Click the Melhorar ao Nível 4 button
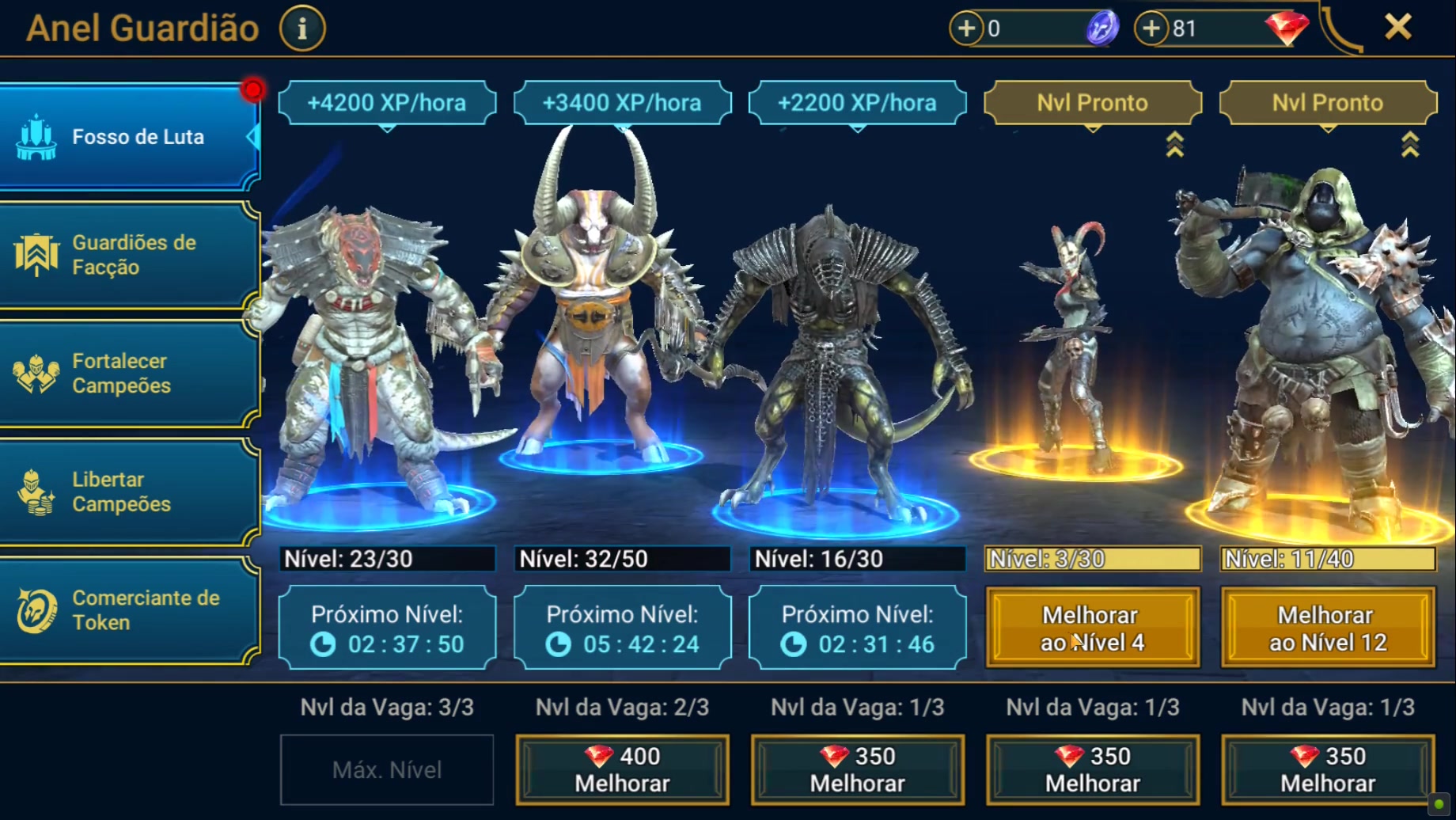The image size is (1456, 820). click(1092, 628)
